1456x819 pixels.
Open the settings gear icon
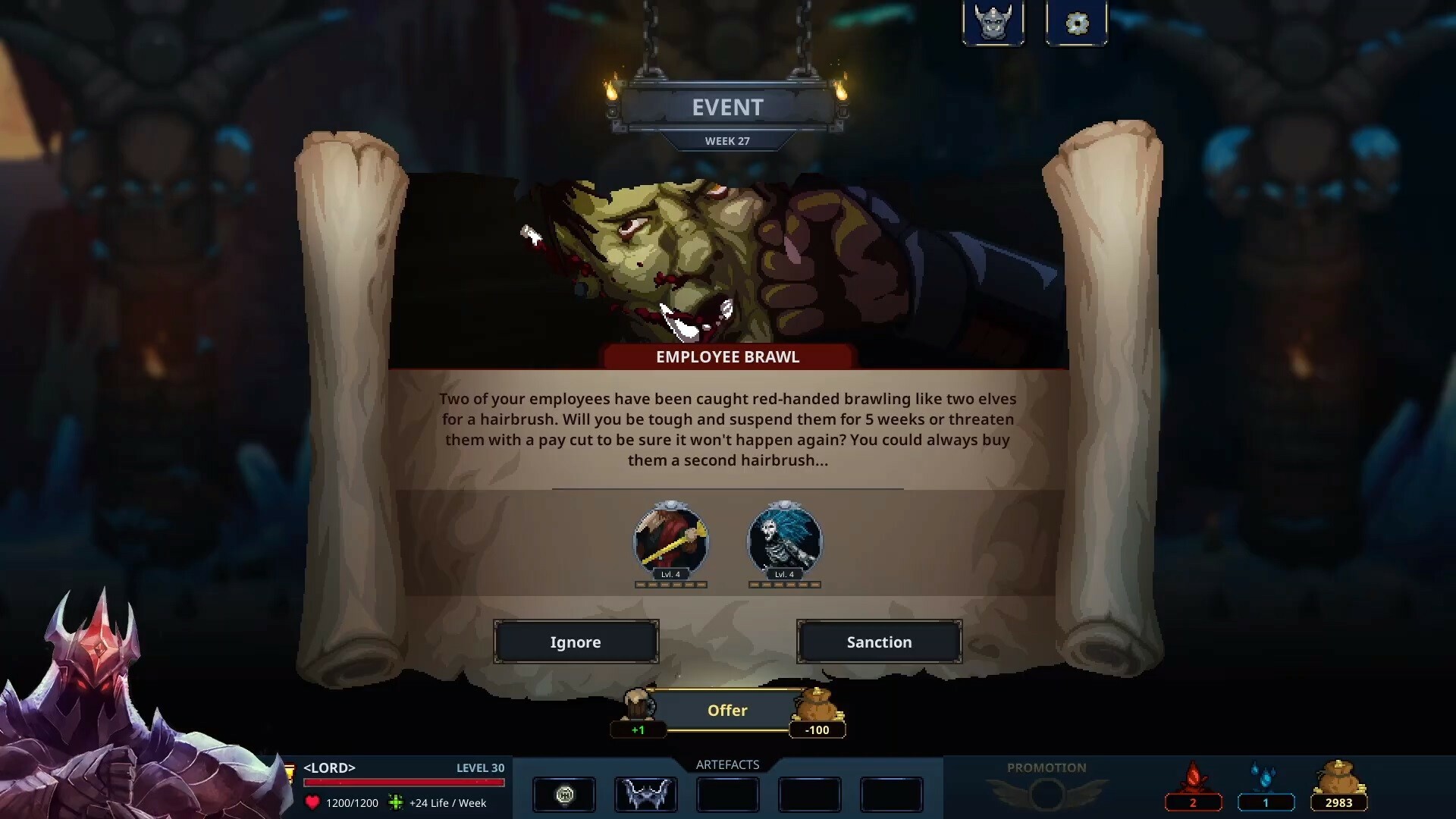coord(1076,22)
